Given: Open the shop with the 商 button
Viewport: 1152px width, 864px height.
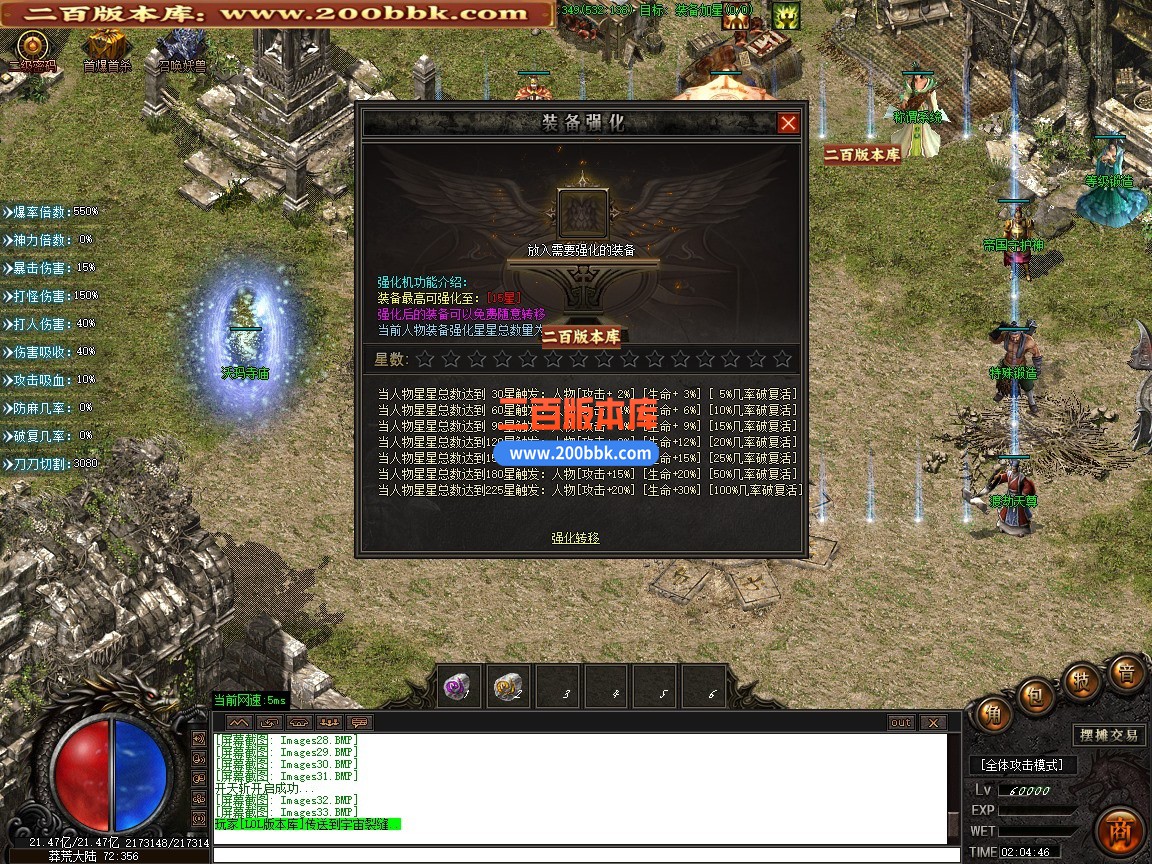Looking at the screenshot, I should 1118,828.
